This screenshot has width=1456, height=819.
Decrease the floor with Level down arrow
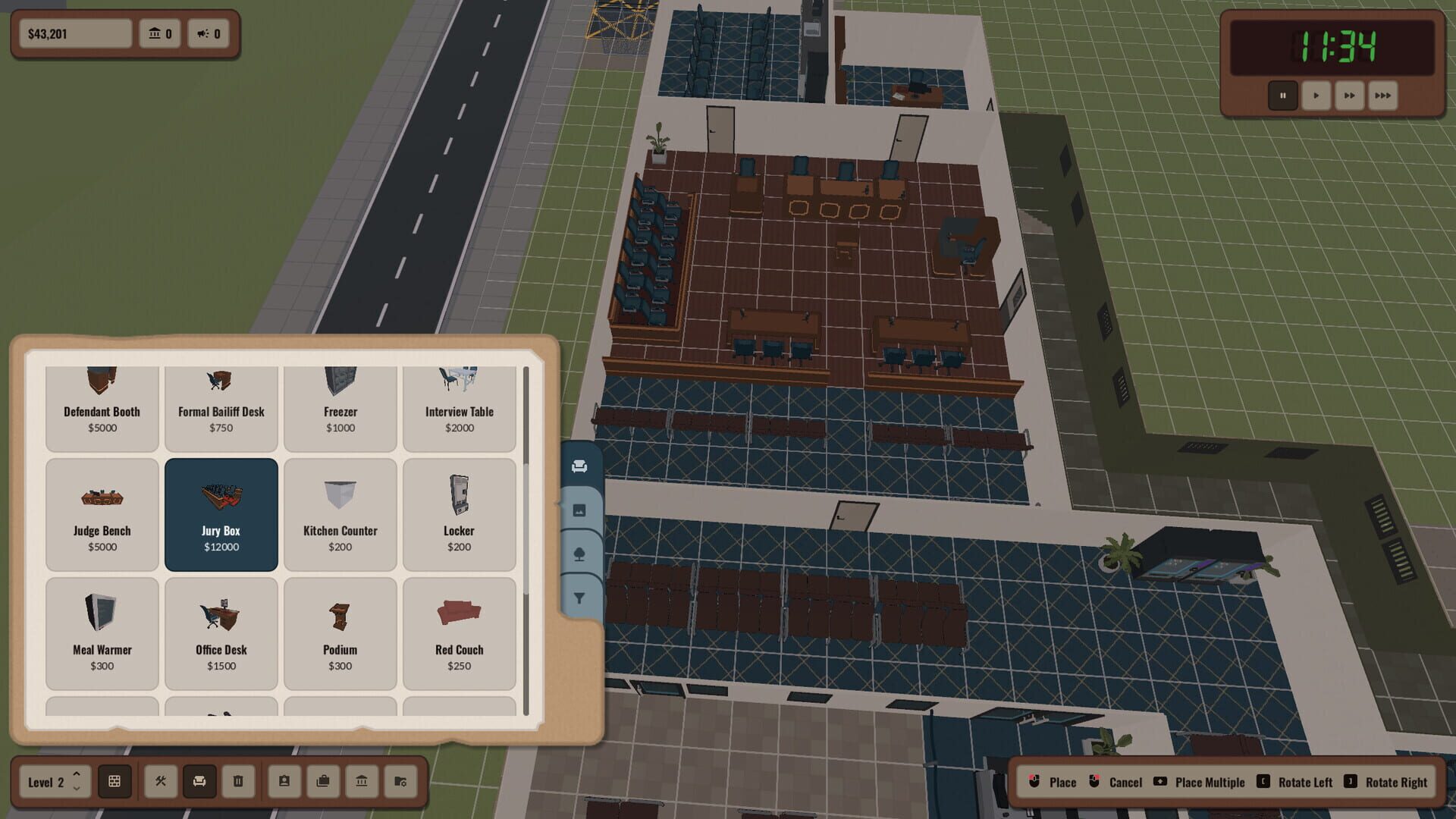point(76,790)
